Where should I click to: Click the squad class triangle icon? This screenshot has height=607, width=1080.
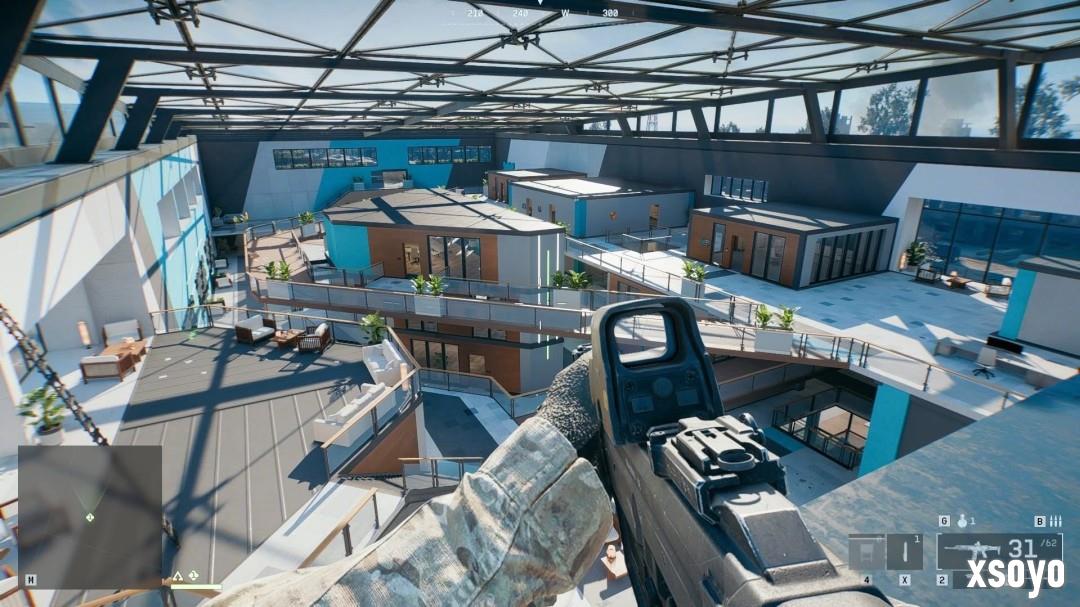coord(178,576)
